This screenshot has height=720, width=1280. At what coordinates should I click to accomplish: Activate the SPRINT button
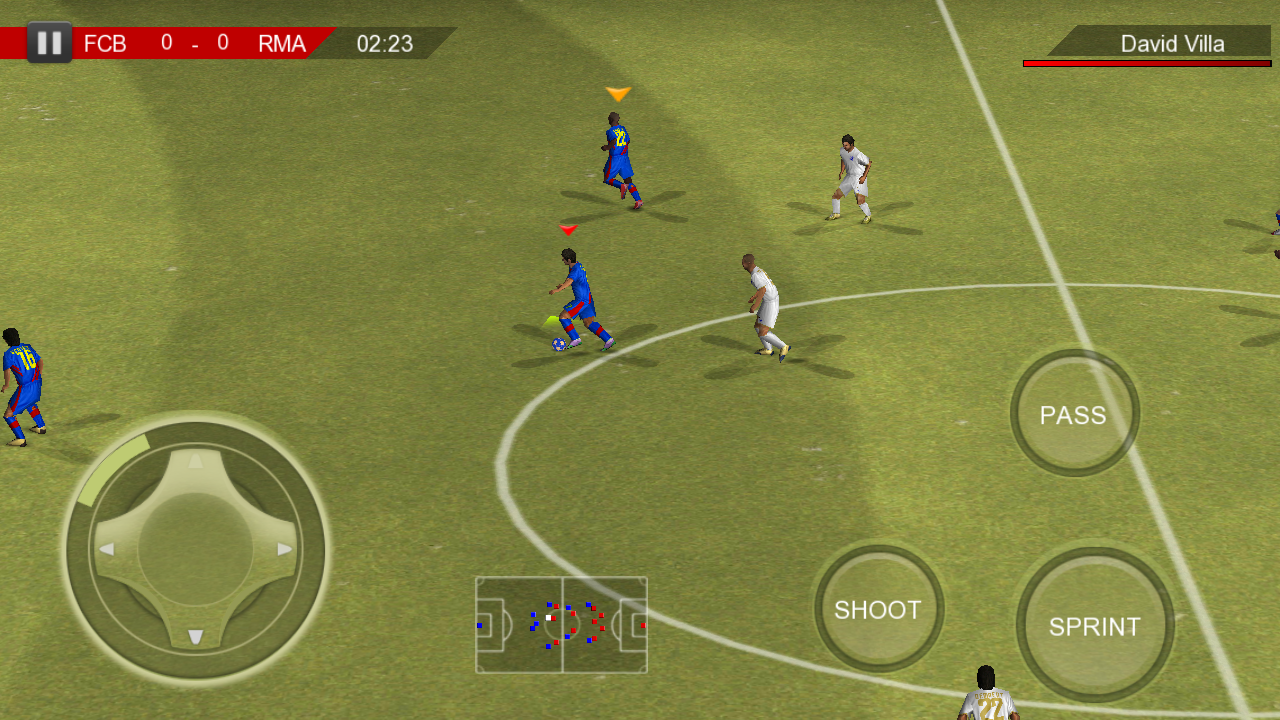[x=1096, y=625]
